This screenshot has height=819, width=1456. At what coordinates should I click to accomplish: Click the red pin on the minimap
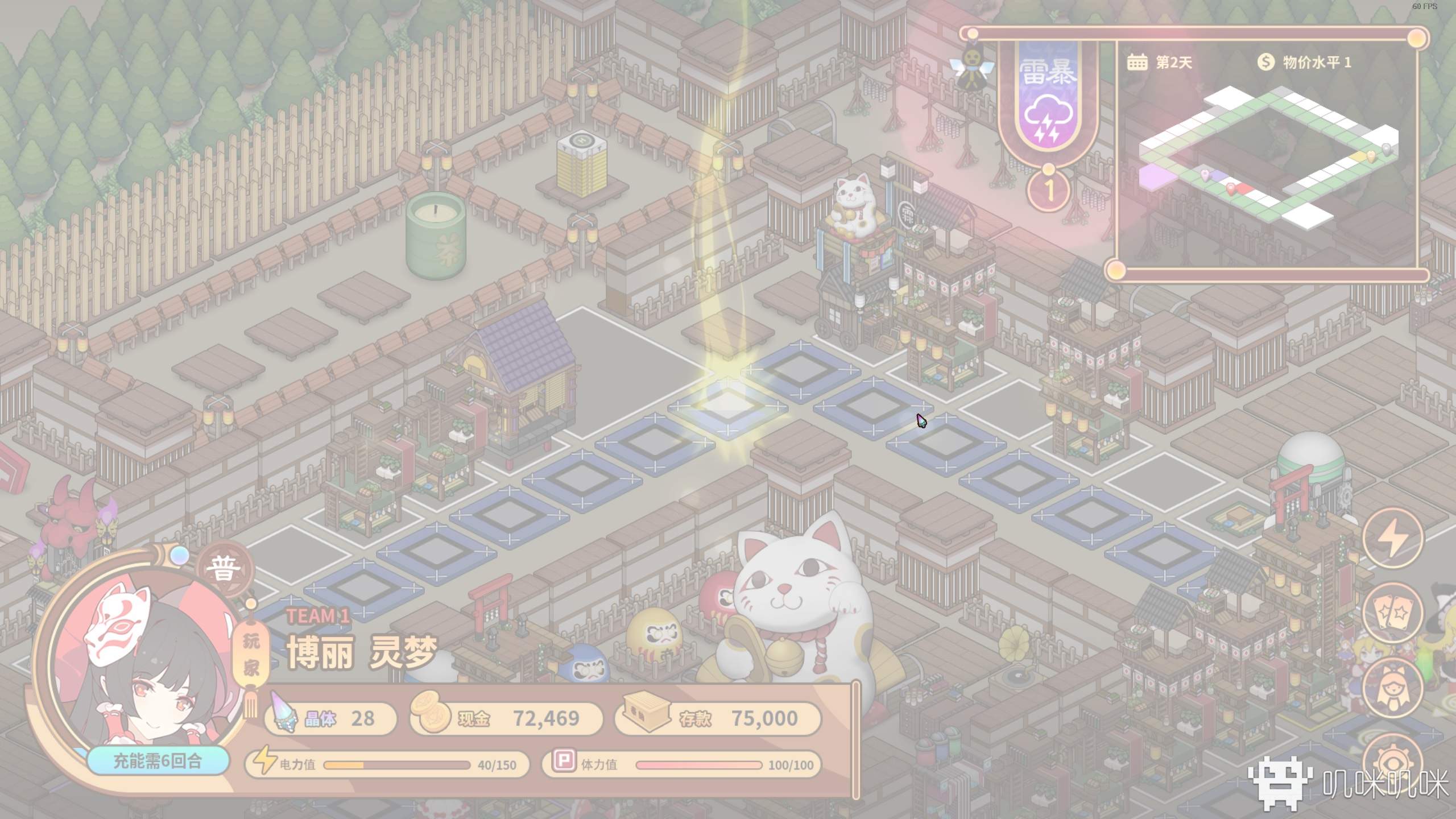[1231, 188]
